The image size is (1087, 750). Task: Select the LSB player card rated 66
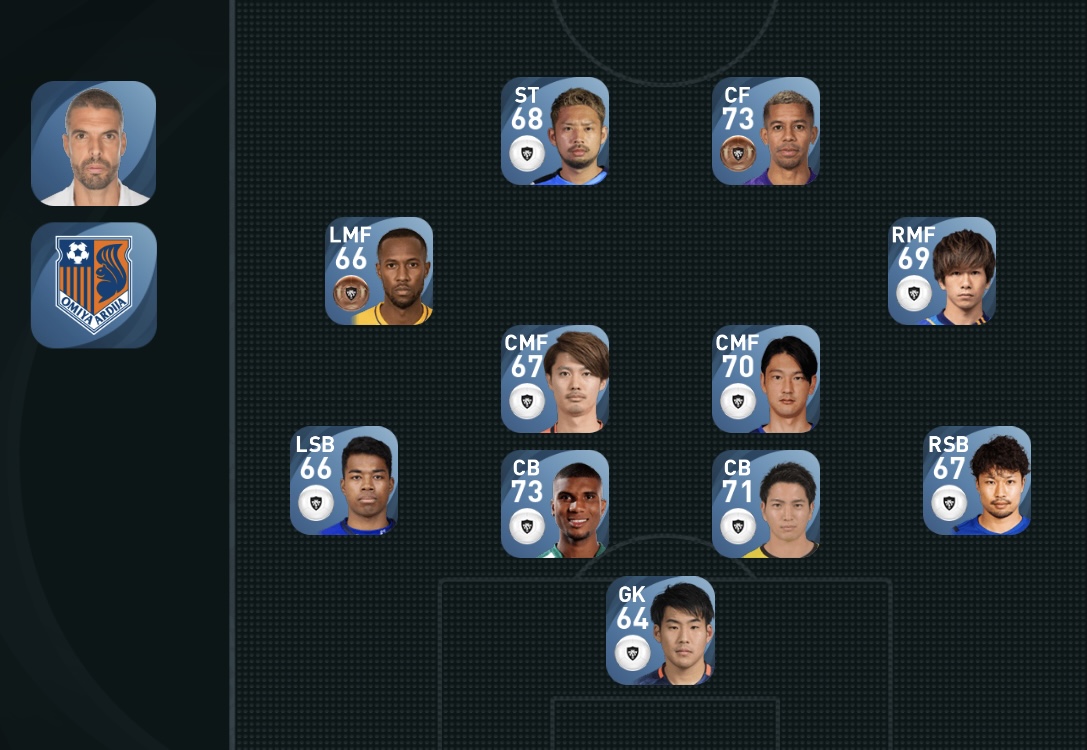[x=344, y=481]
